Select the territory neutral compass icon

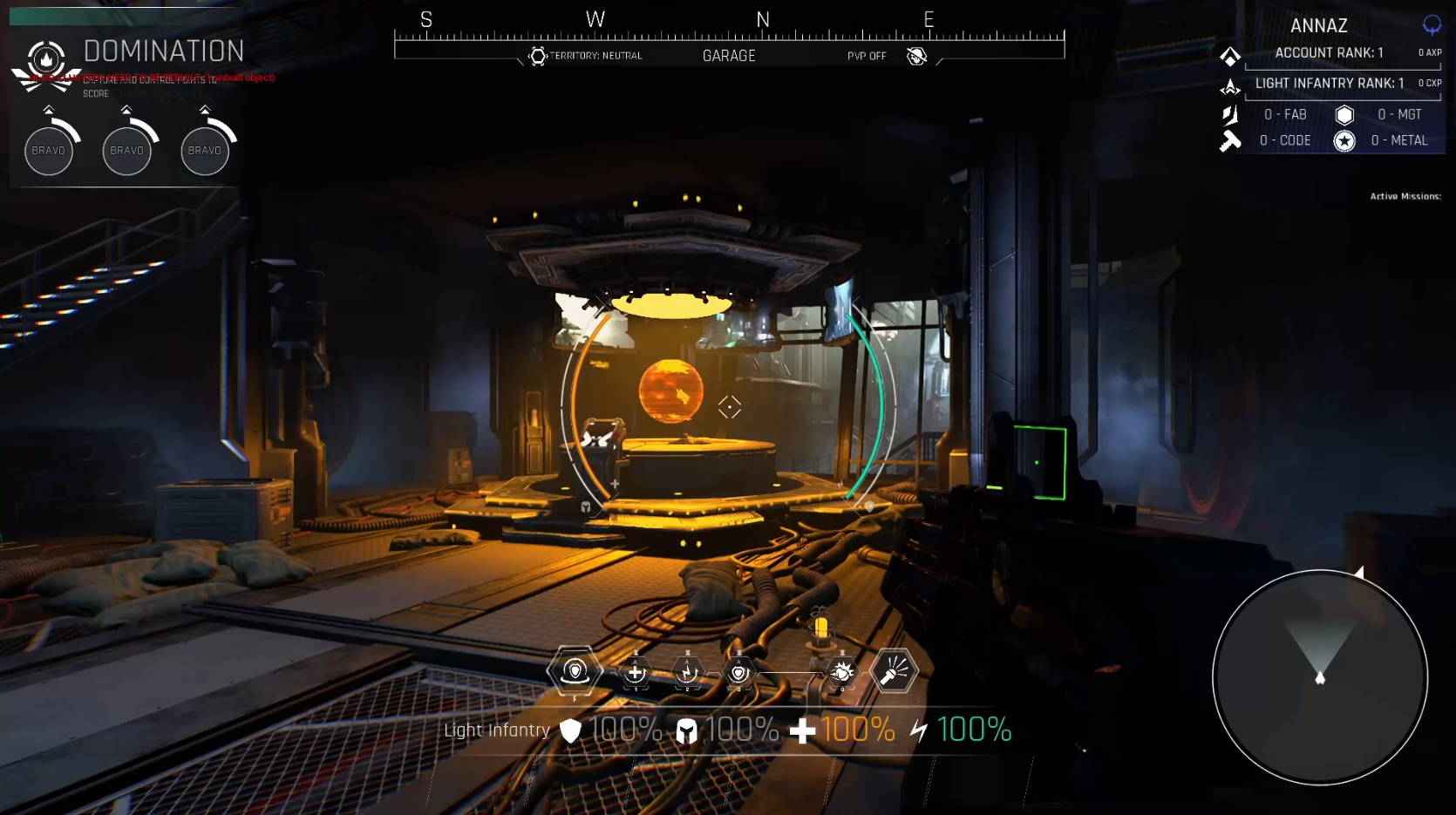[x=538, y=57]
